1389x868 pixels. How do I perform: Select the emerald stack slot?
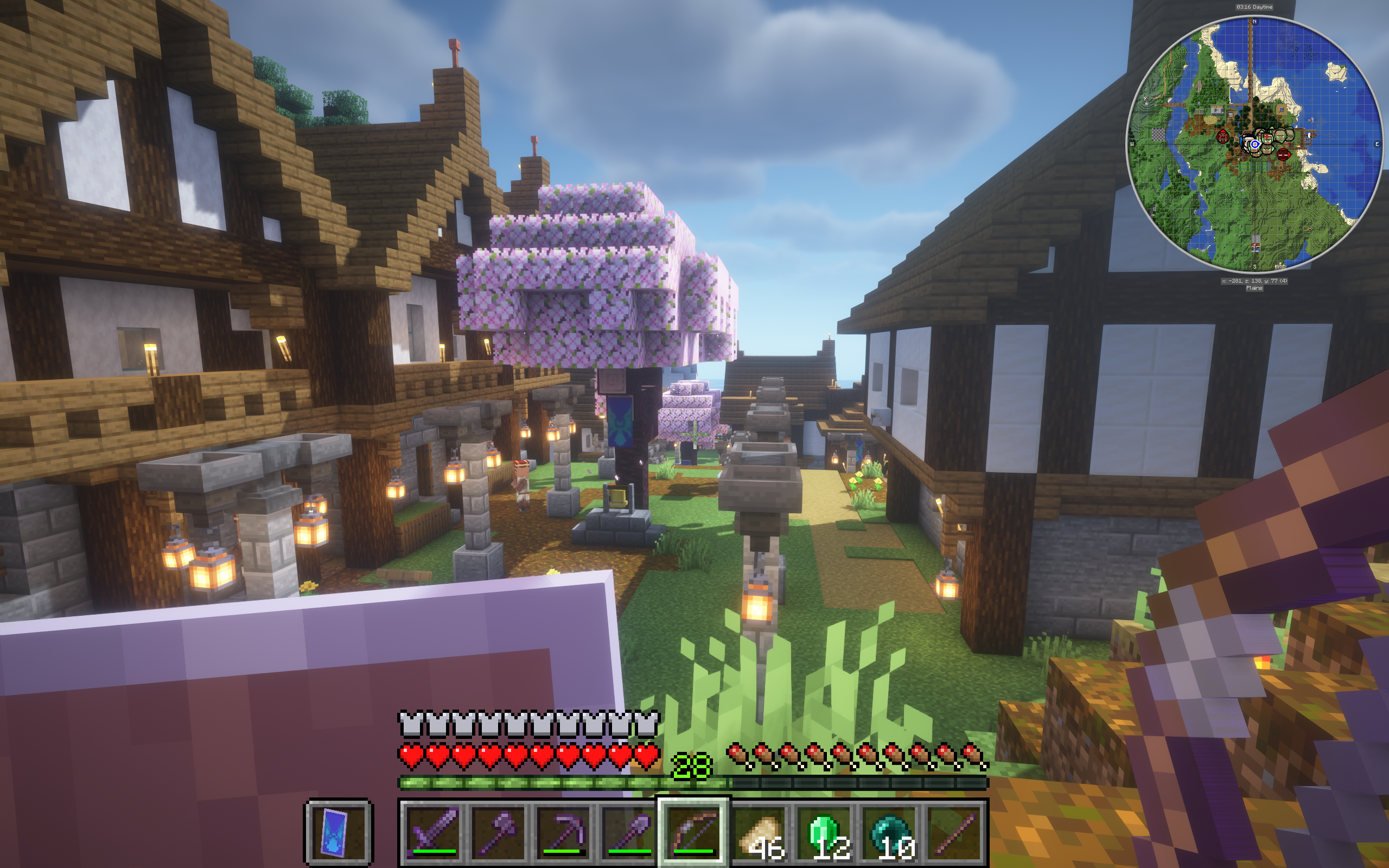(824, 831)
